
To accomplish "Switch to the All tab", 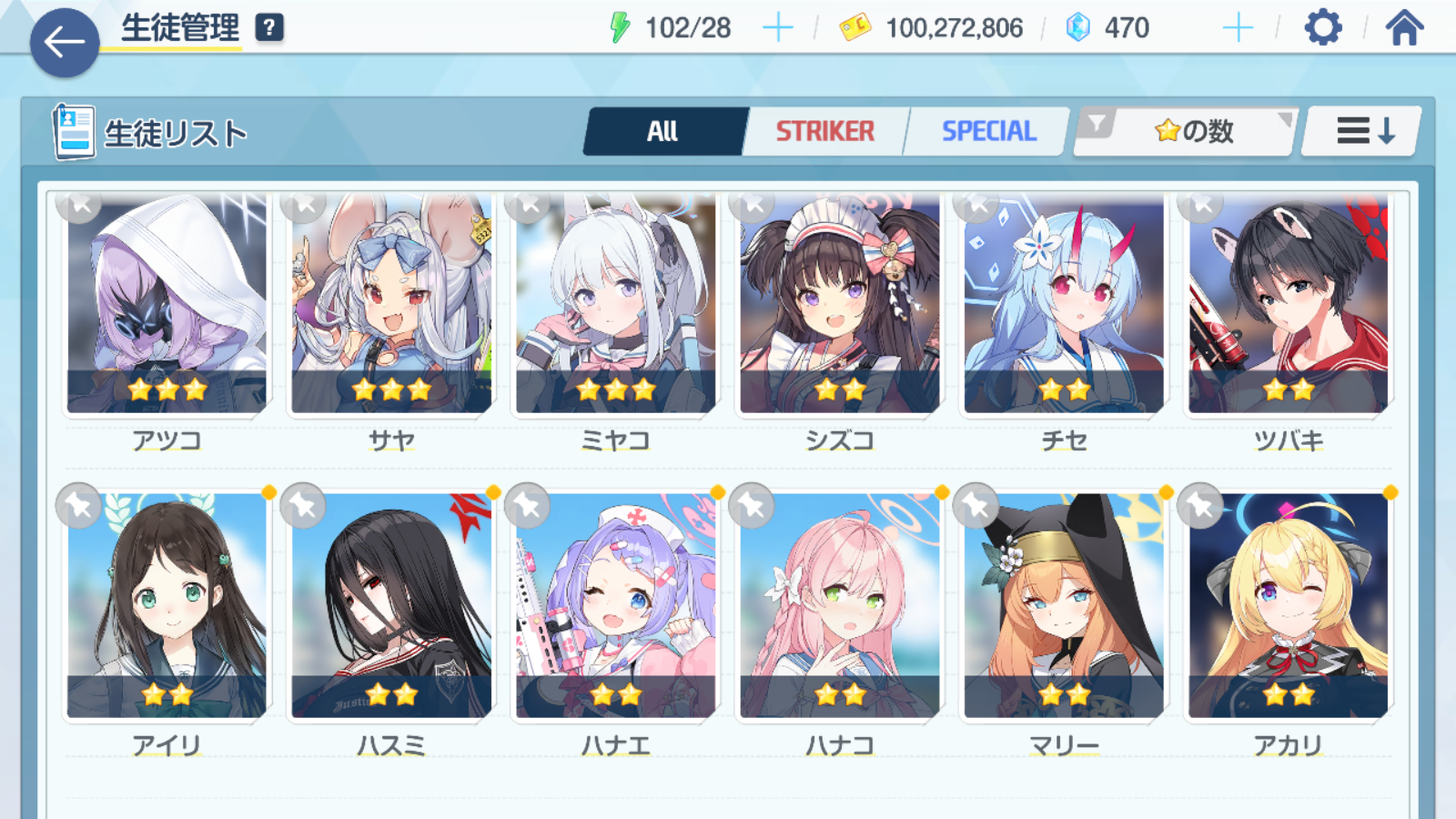I will click(664, 132).
